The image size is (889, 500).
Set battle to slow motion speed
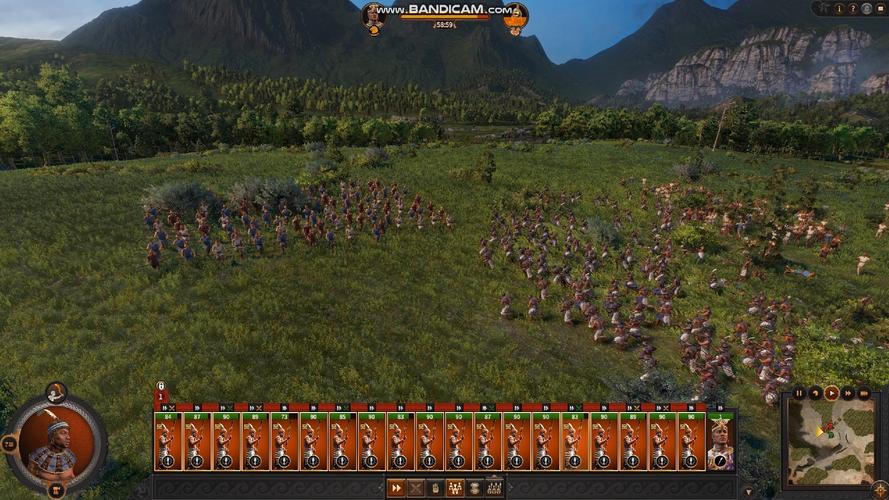(815, 393)
